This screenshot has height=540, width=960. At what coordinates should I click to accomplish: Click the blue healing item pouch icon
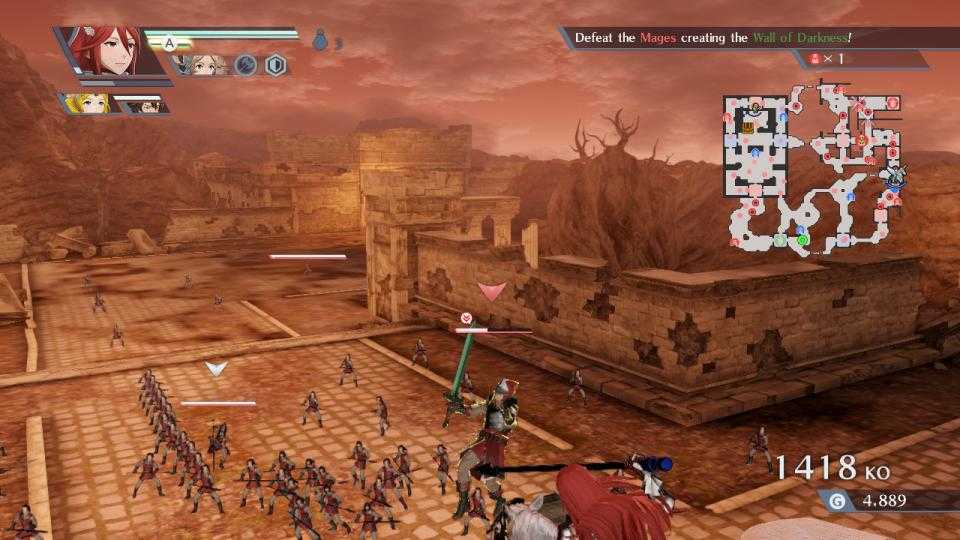click(320, 41)
